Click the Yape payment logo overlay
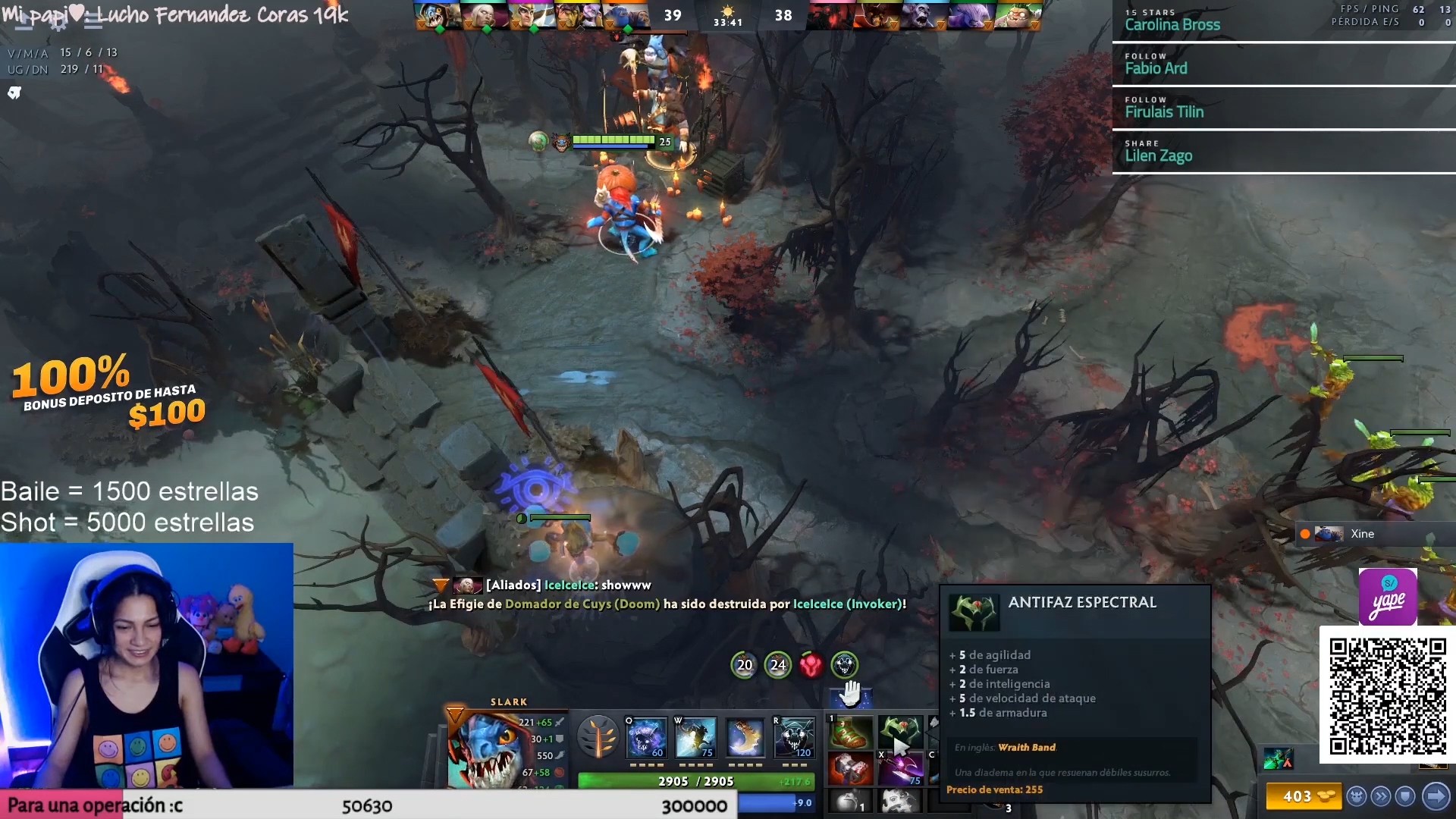Image resolution: width=1456 pixels, height=819 pixels. [1388, 597]
